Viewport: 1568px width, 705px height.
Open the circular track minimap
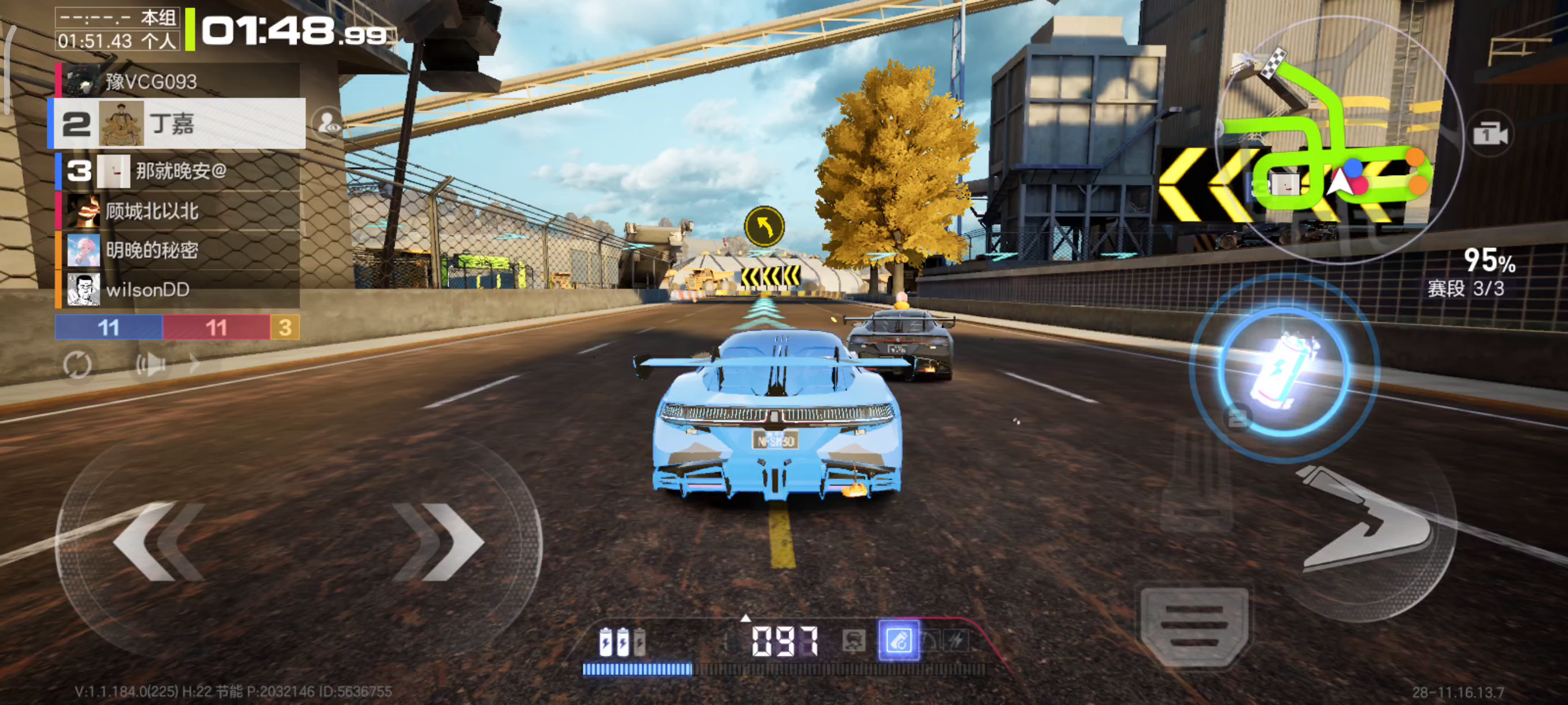pyautogui.click(x=1338, y=140)
